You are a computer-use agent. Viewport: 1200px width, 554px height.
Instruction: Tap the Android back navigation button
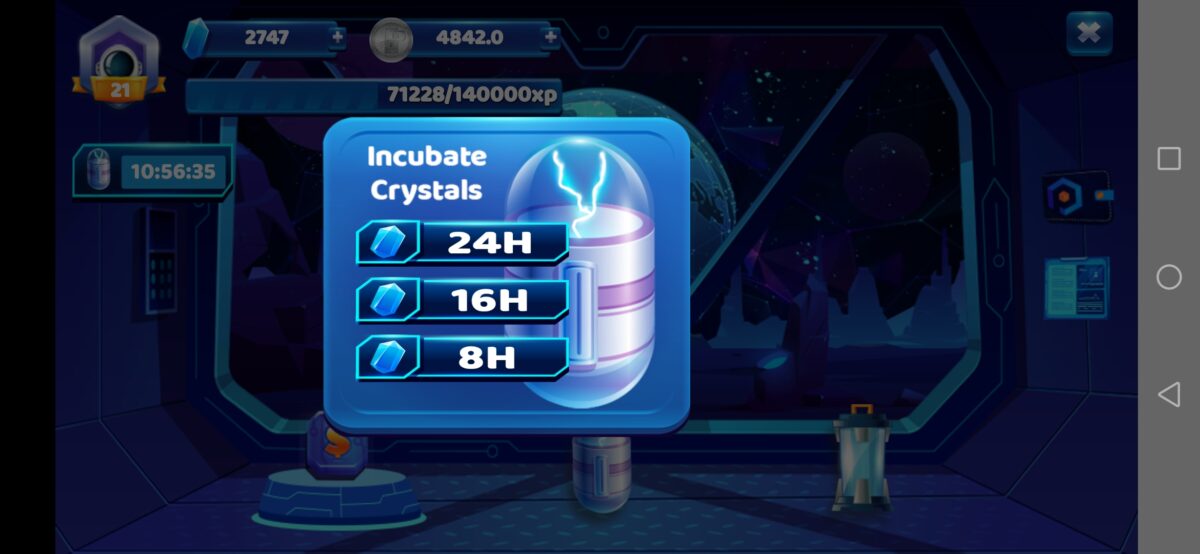1168,394
